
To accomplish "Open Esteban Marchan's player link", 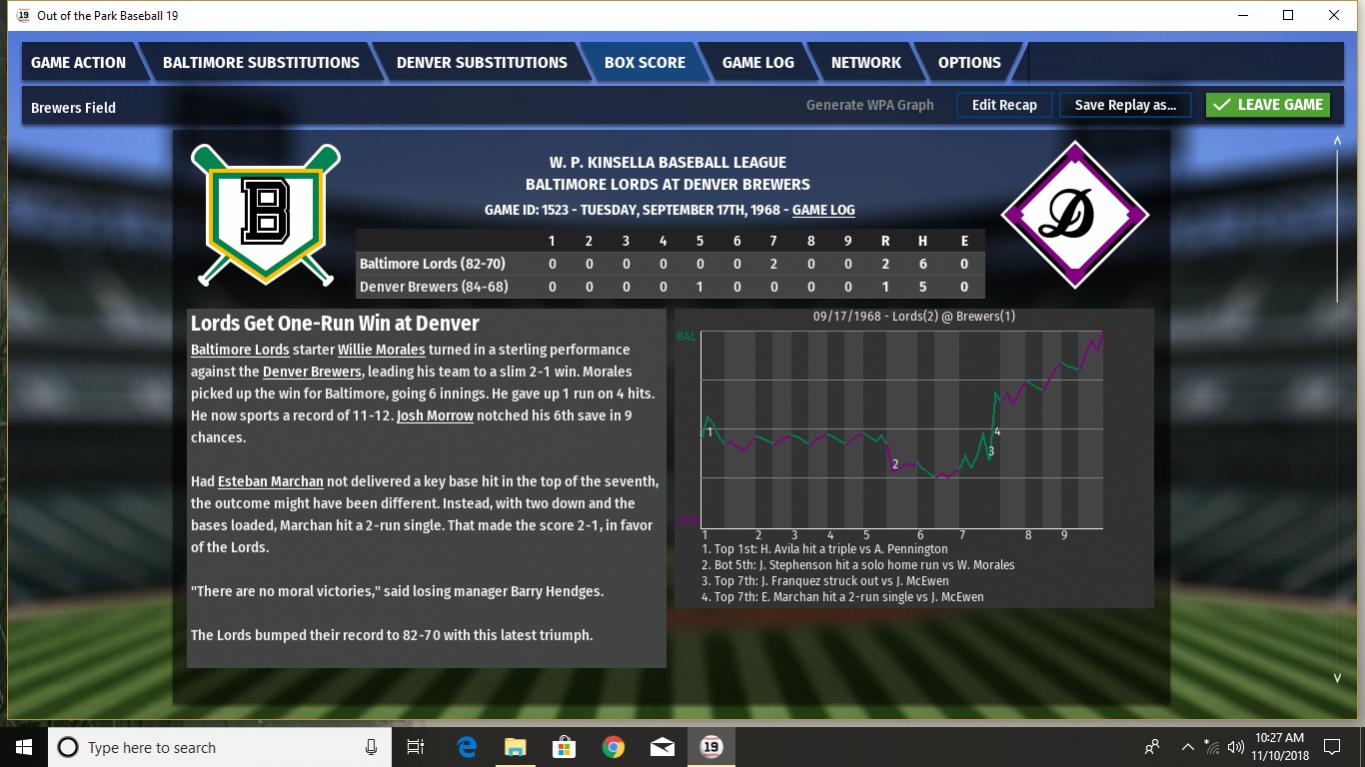I will tap(270, 482).
